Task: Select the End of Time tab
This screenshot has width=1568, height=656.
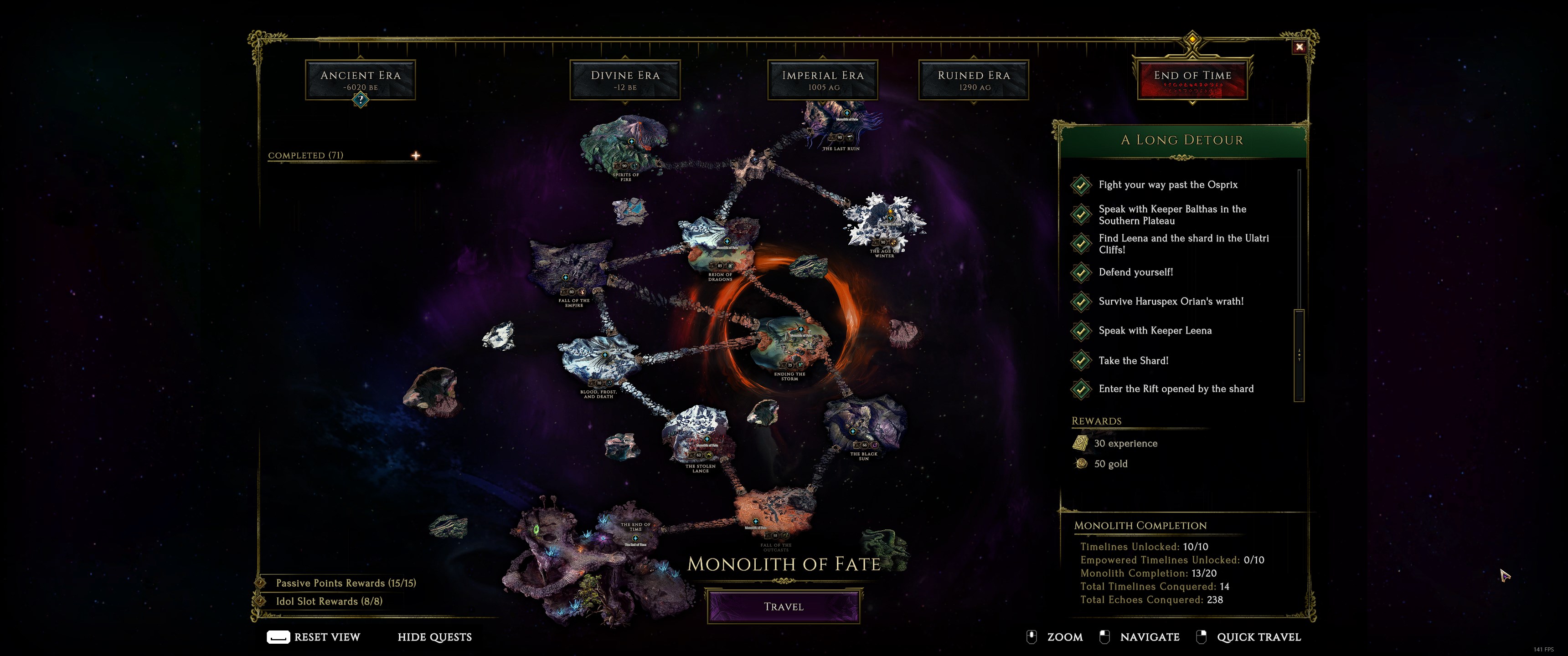Action: pos(1192,80)
